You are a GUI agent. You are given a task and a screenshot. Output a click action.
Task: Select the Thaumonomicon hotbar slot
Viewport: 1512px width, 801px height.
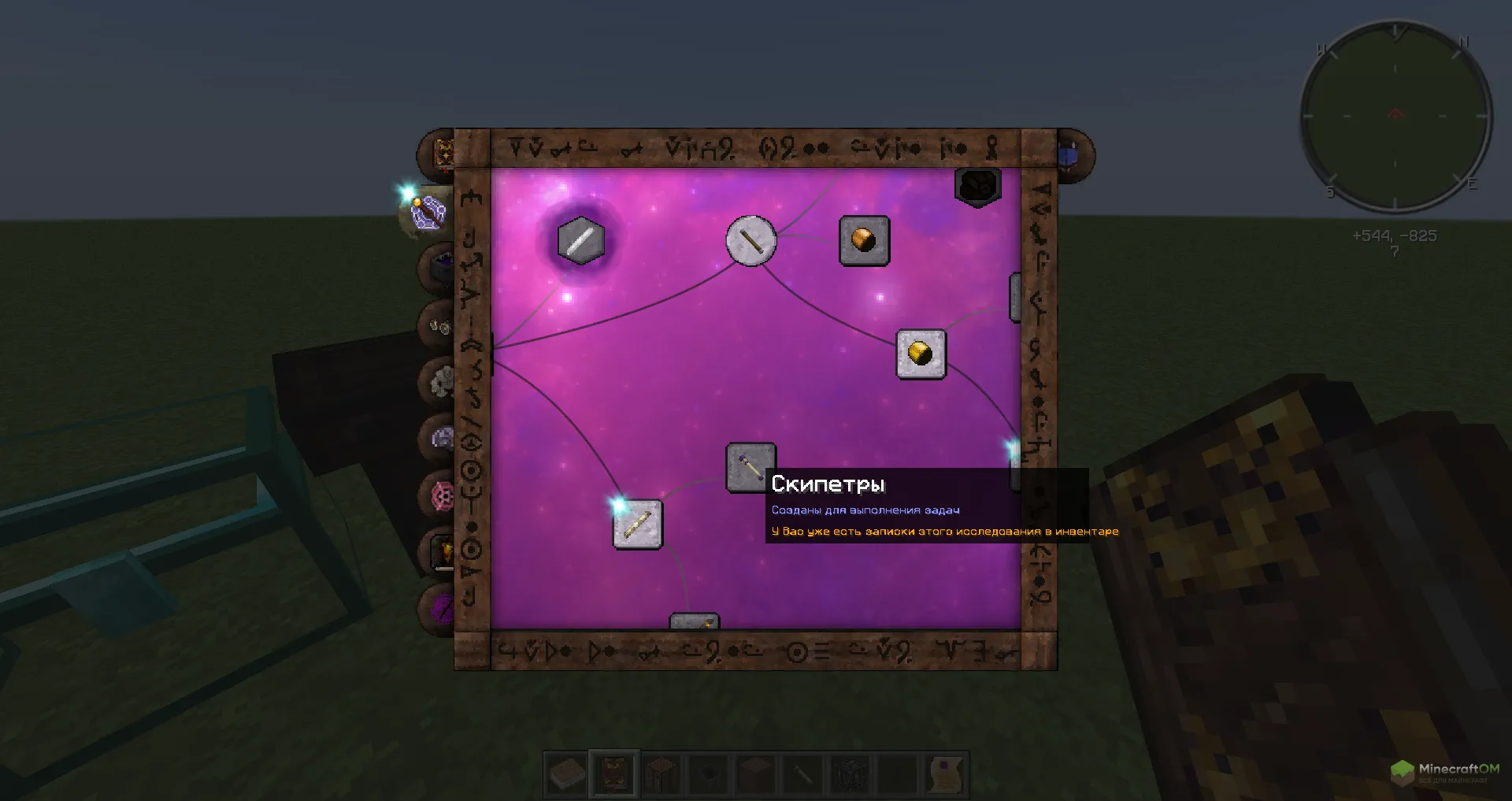pyautogui.click(x=614, y=773)
